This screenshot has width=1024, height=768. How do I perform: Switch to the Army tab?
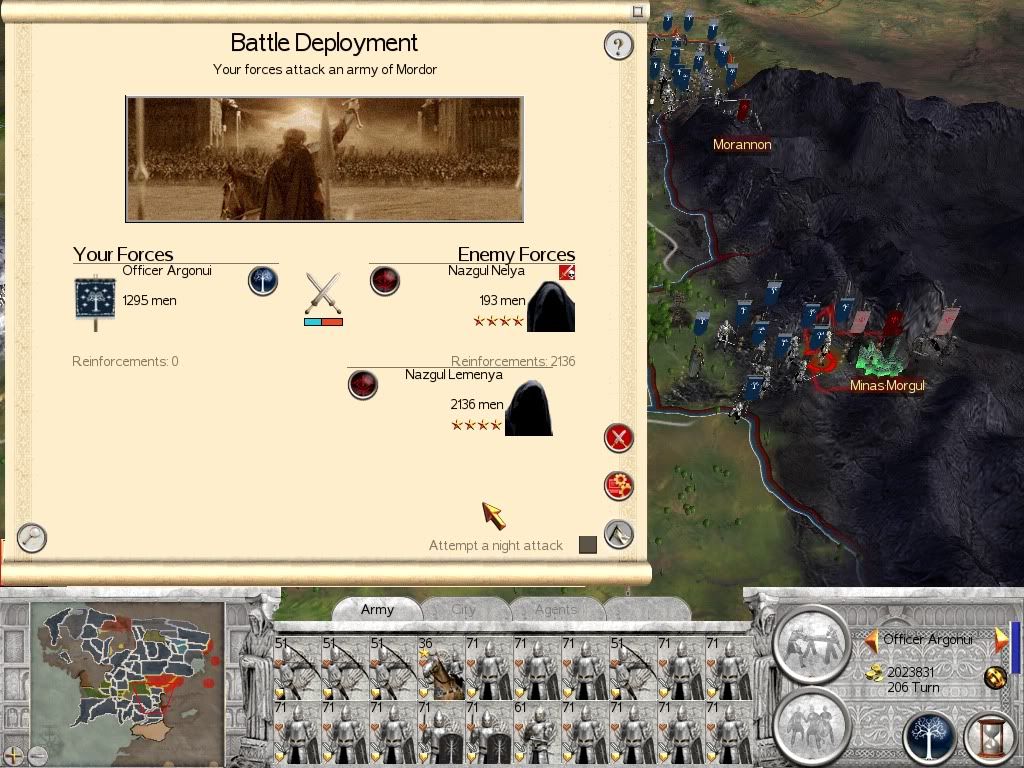377,609
